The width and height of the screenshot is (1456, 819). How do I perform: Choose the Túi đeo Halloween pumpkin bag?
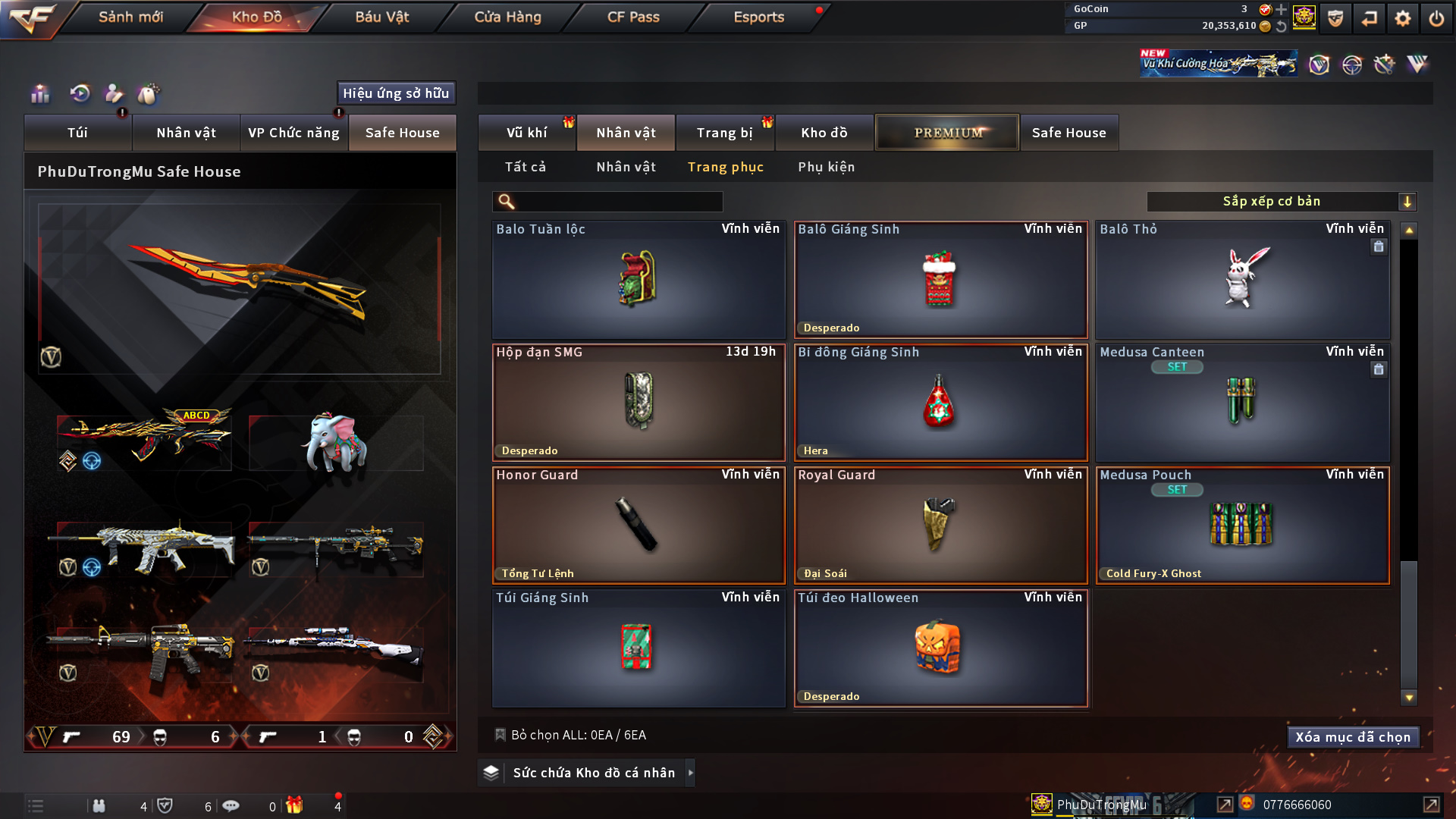click(x=940, y=648)
